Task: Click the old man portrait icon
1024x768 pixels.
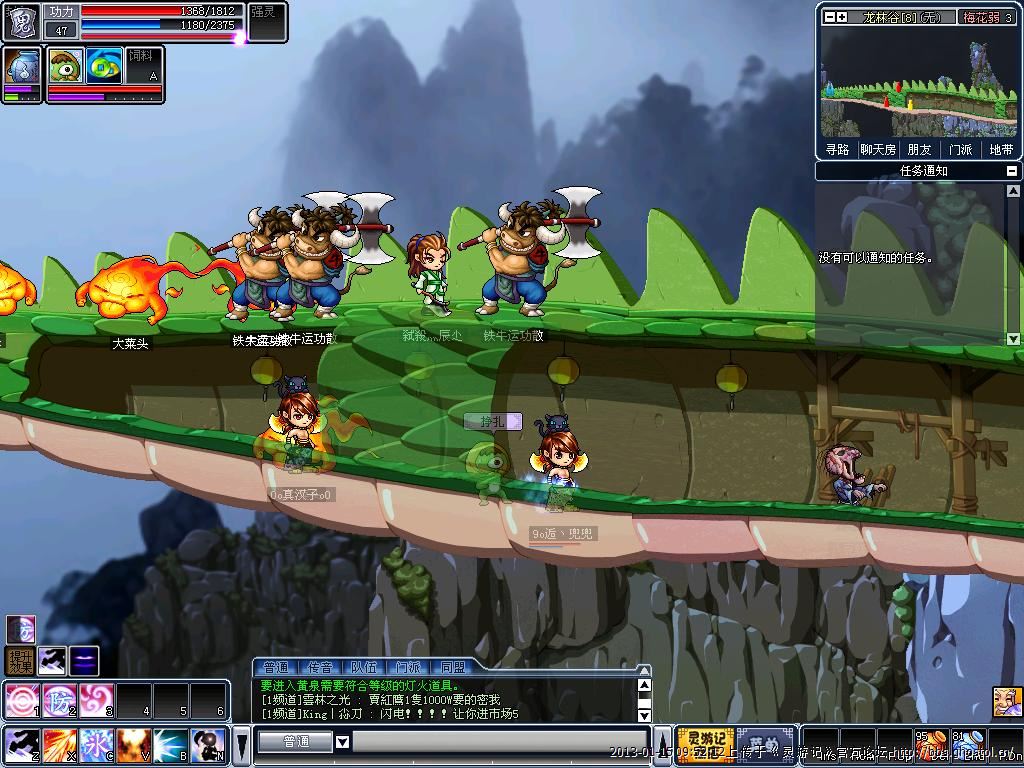Action: (x=1007, y=702)
